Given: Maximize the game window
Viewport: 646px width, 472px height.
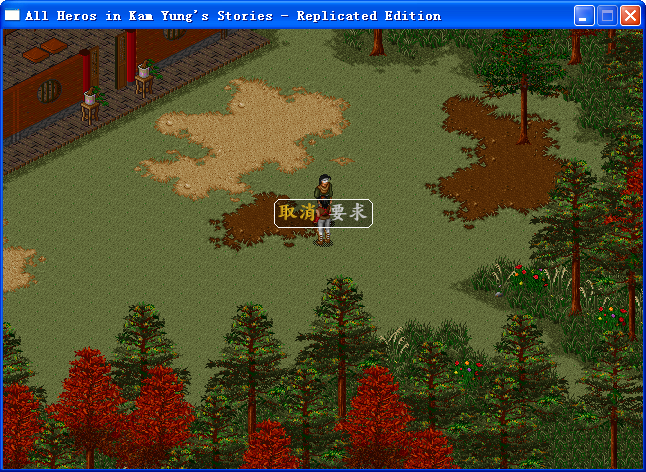Looking at the screenshot, I should 607,15.
